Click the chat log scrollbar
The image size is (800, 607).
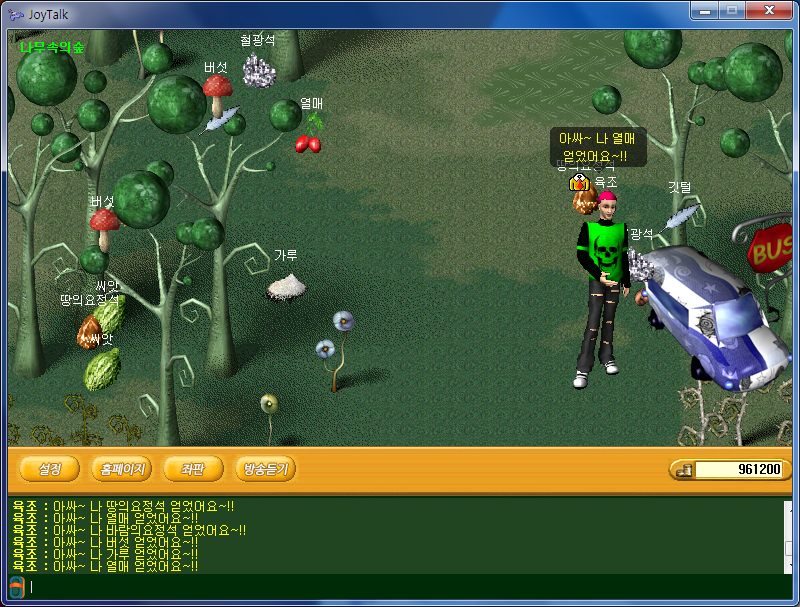pyautogui.click(x=787, y=535)
